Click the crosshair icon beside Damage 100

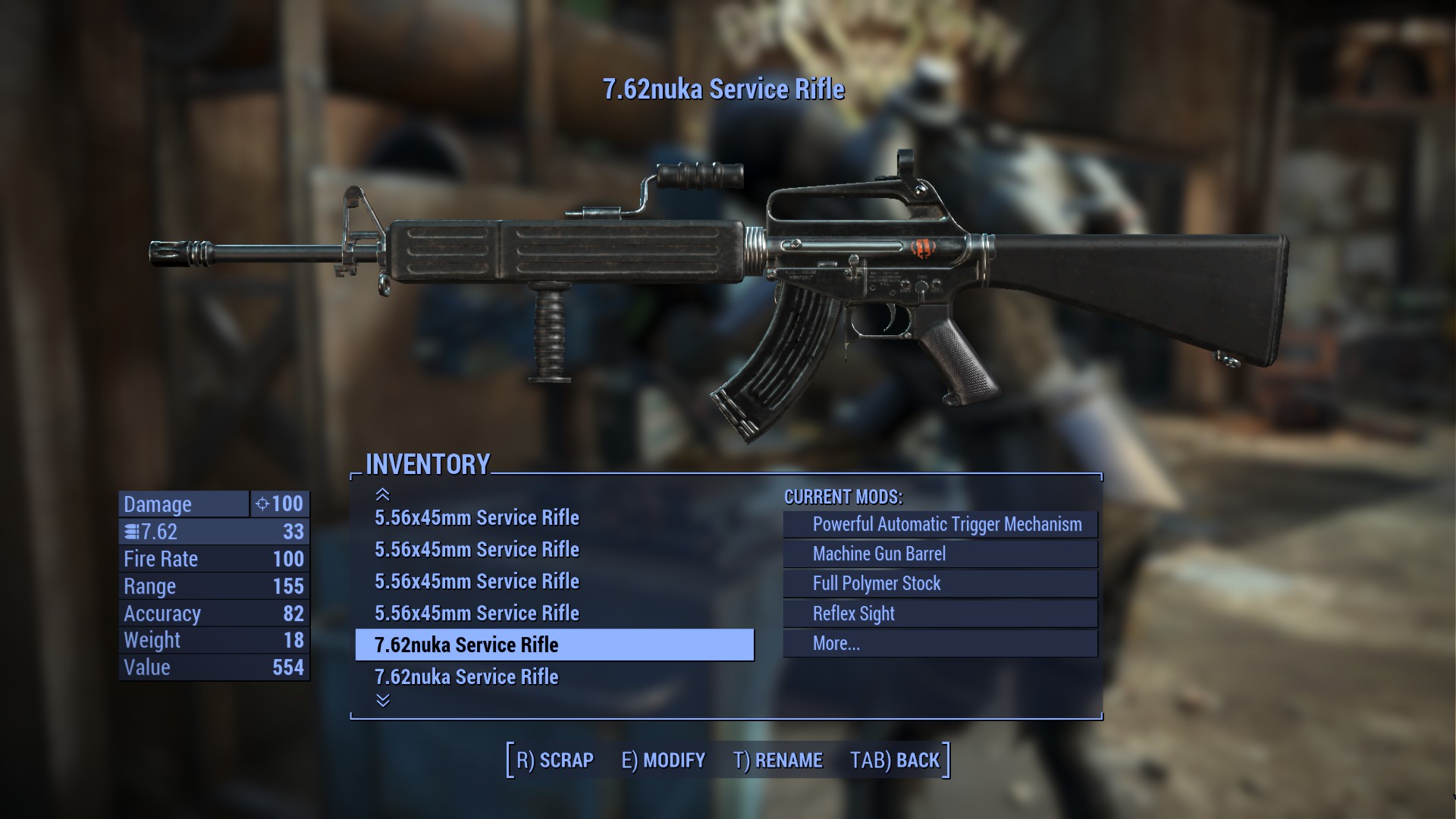click(x=262, y=504)
